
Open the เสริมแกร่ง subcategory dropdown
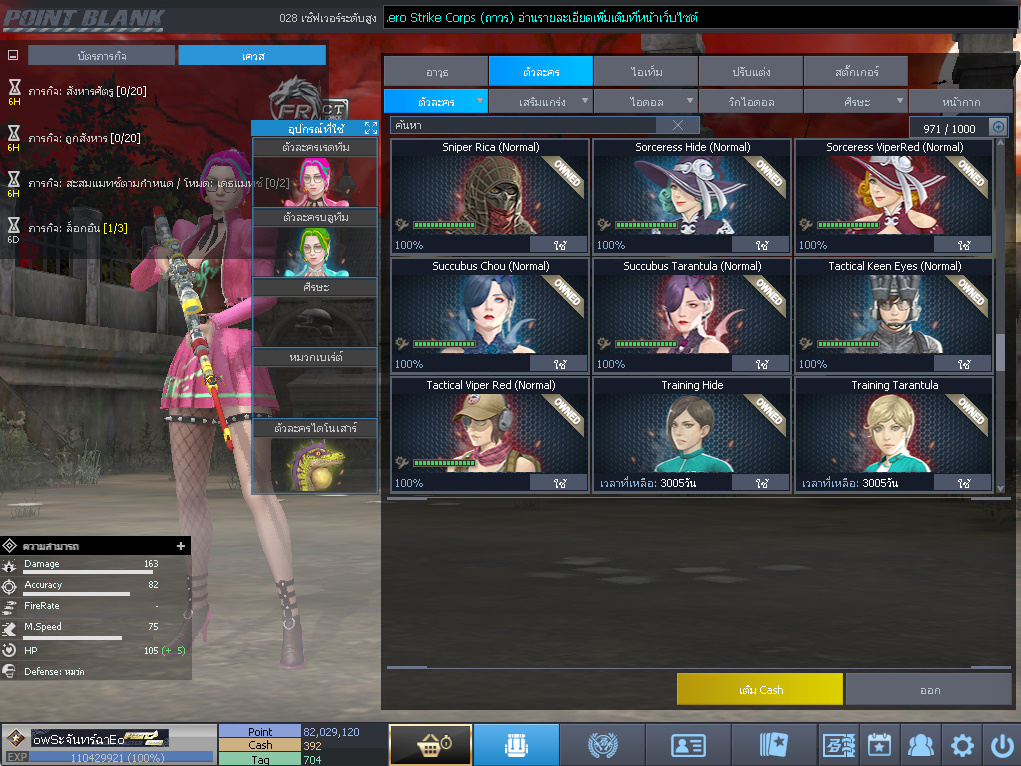pyautogui.click(x=541, y=101)
